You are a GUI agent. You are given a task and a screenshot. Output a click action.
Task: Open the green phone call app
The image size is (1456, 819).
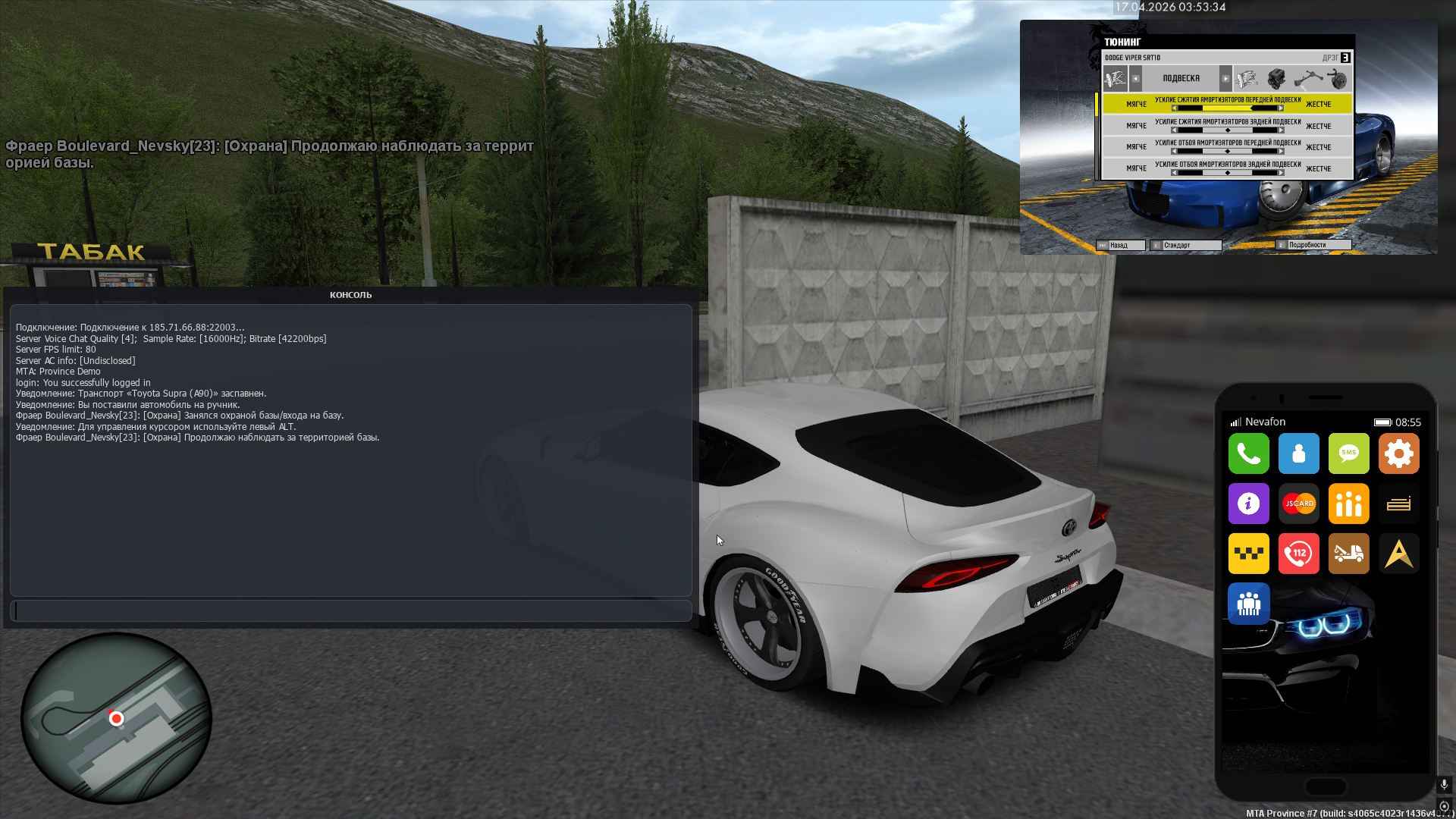coord(1248,453)
